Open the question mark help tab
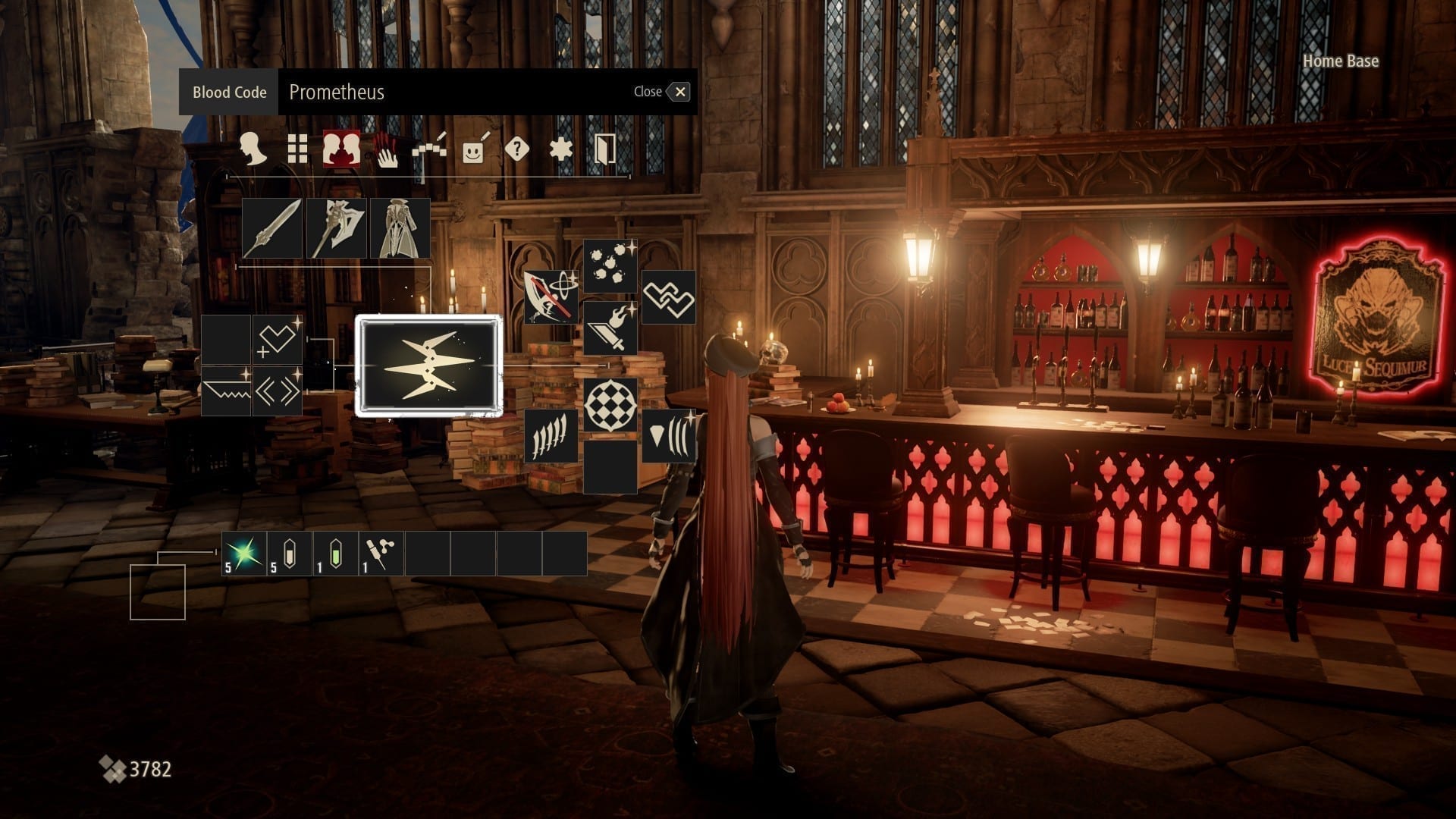 click(516, 149)
